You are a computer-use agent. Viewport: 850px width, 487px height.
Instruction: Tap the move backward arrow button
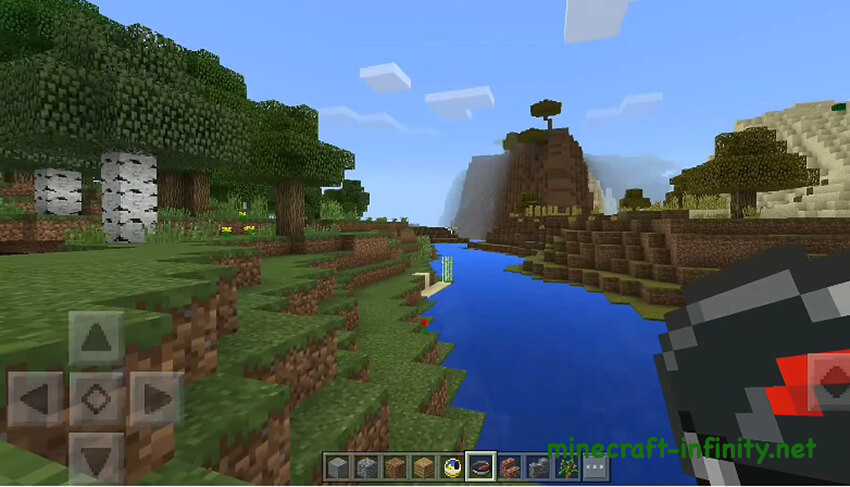[x=96, y=459]
